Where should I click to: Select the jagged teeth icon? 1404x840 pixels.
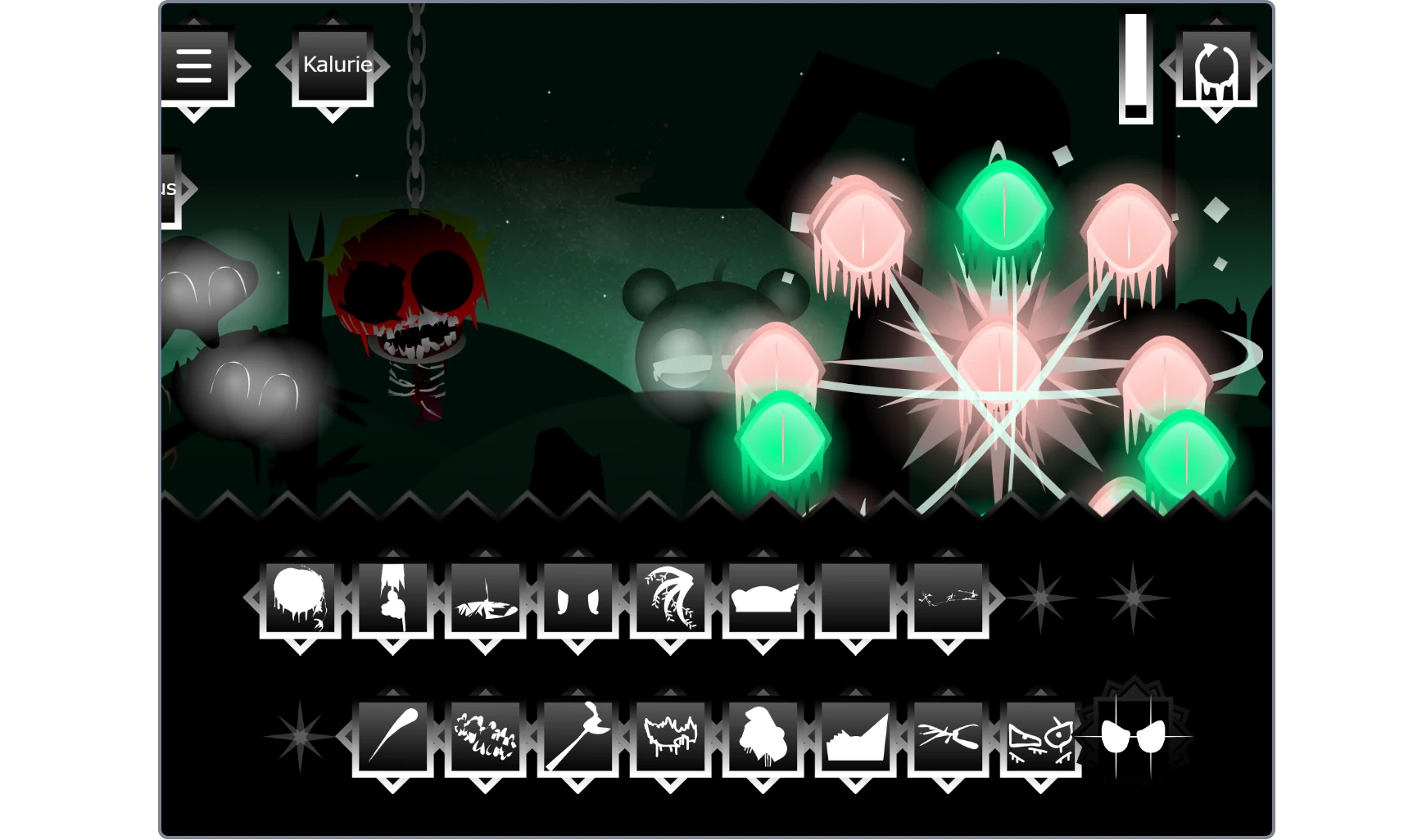point(672,735)
